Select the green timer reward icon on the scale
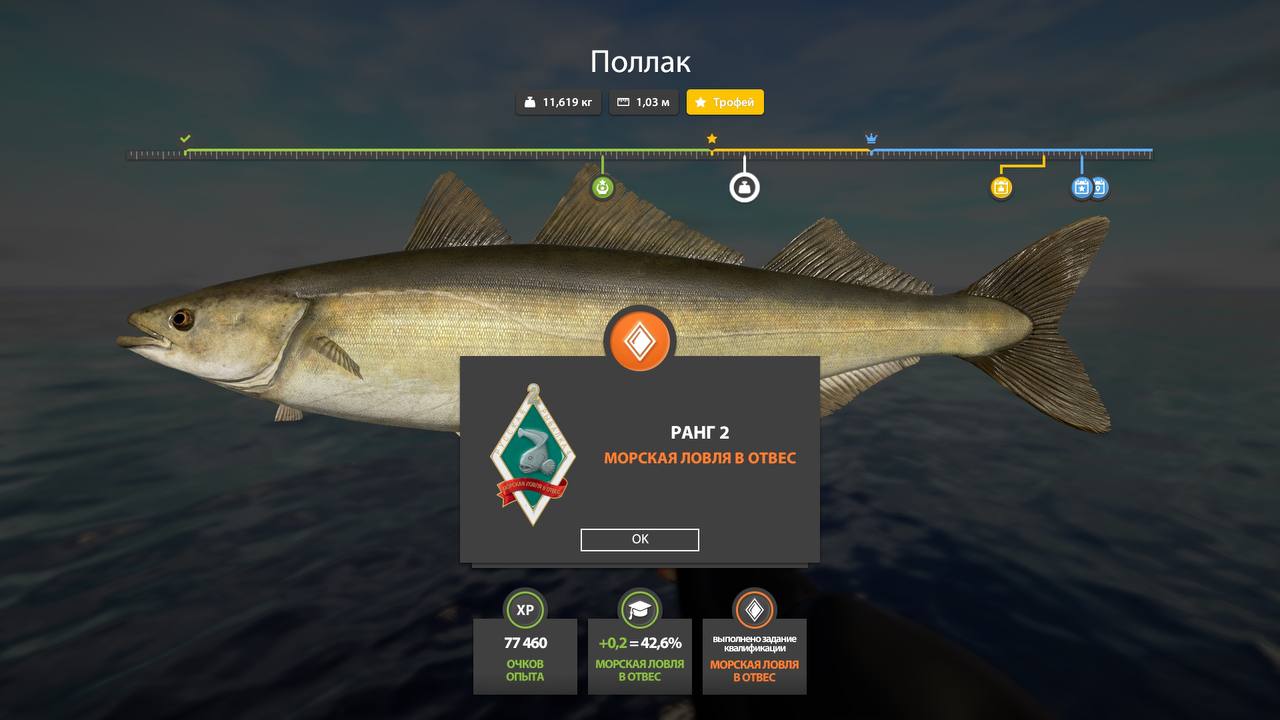This screenshot has height=720, width=1280. click(603, 186)
